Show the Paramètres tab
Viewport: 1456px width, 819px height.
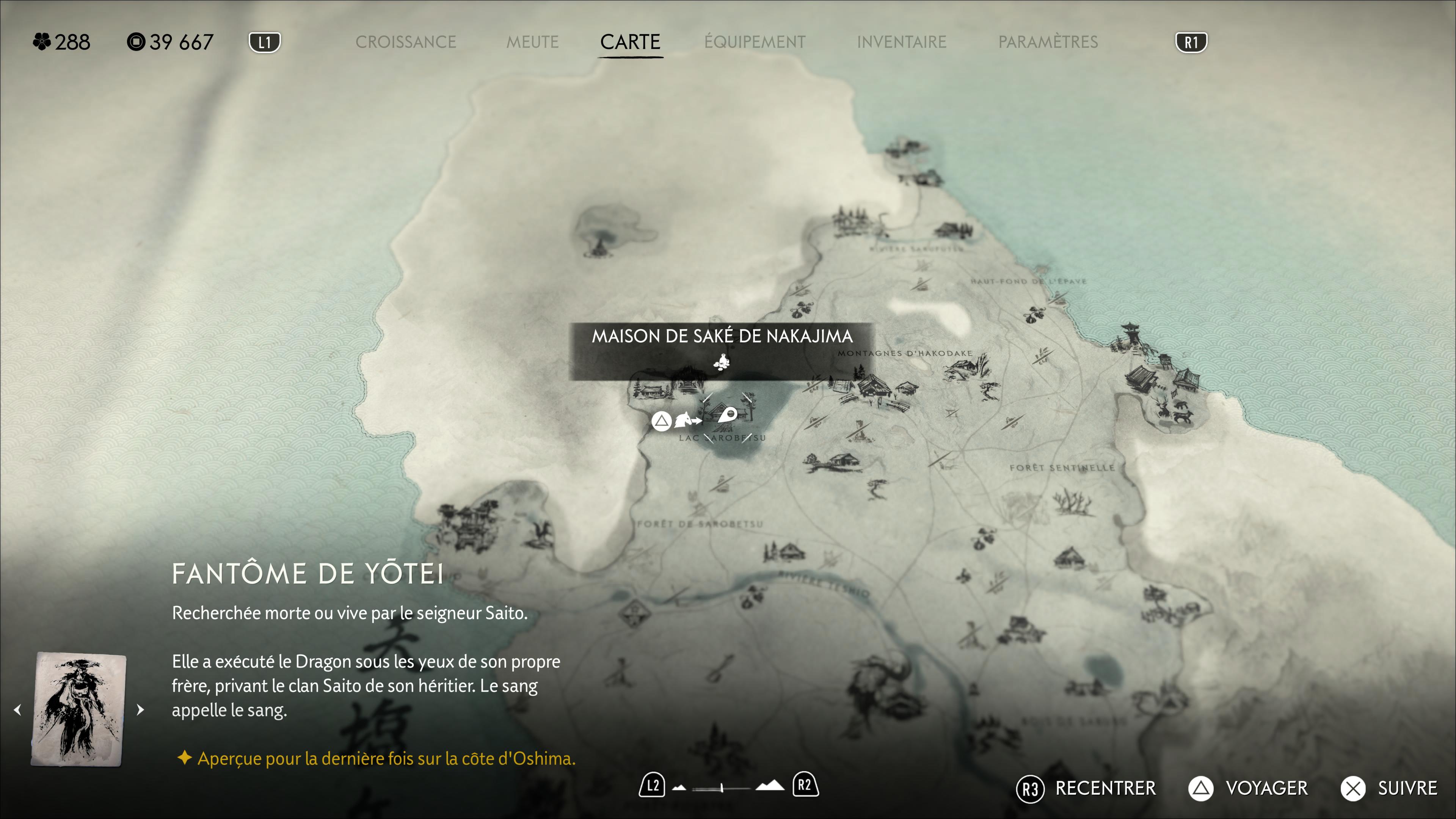[1047, 42]
